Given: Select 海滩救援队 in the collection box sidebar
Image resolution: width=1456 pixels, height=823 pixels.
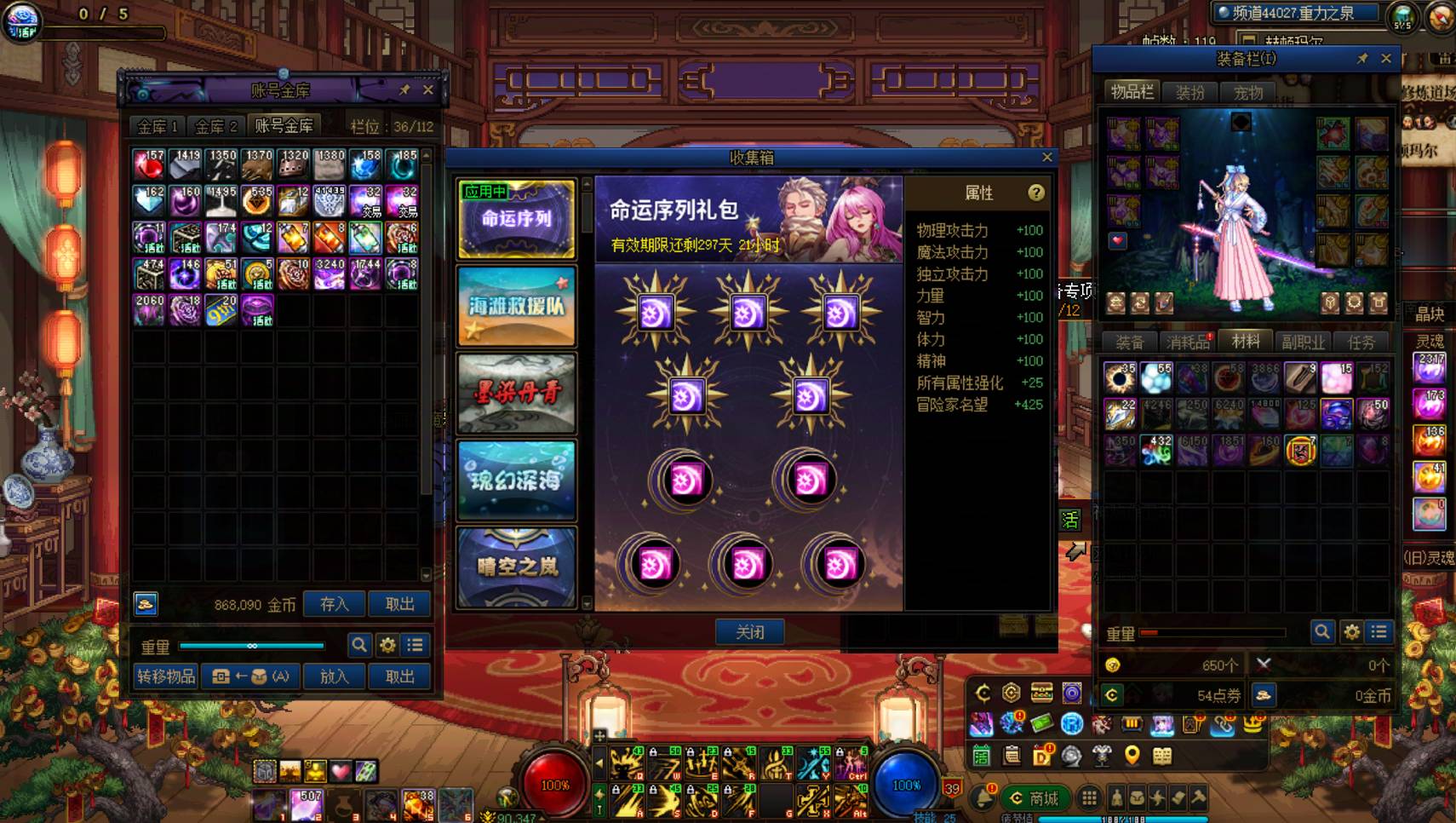Looking at the screenshot, I should click(x=516, y=305).
